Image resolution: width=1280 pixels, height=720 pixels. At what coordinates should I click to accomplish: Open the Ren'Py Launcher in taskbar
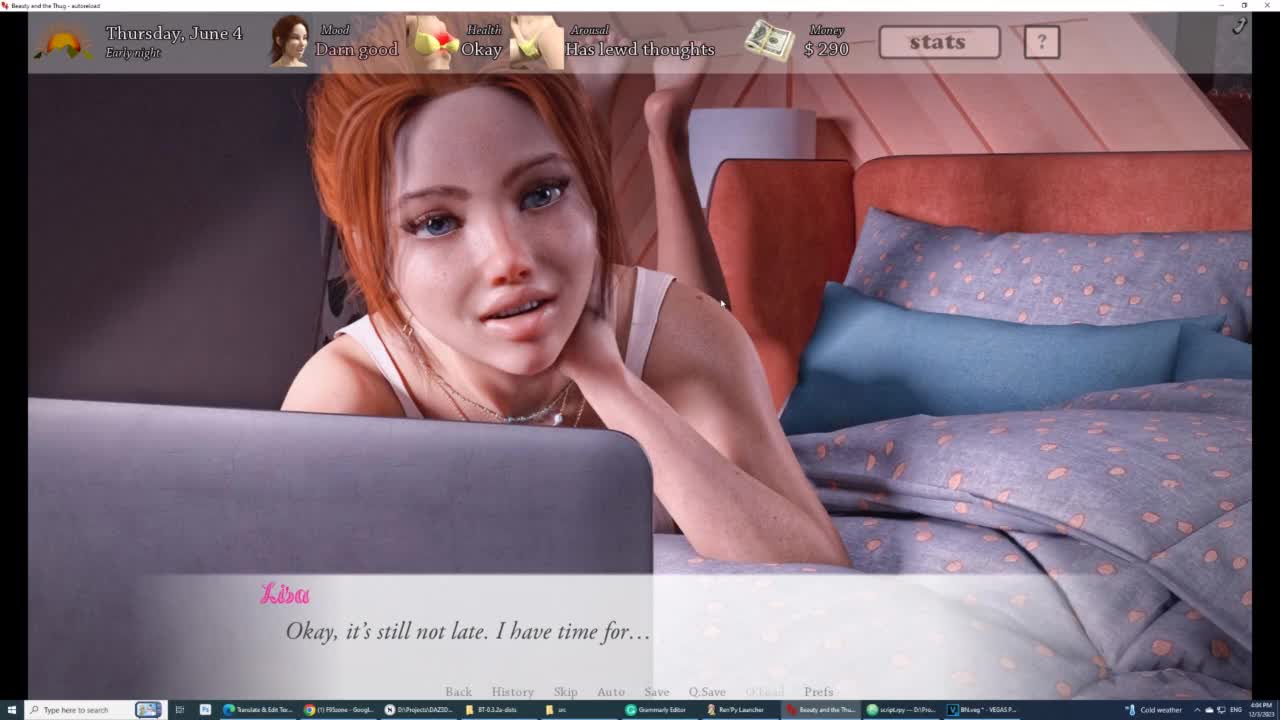point(736,710)
